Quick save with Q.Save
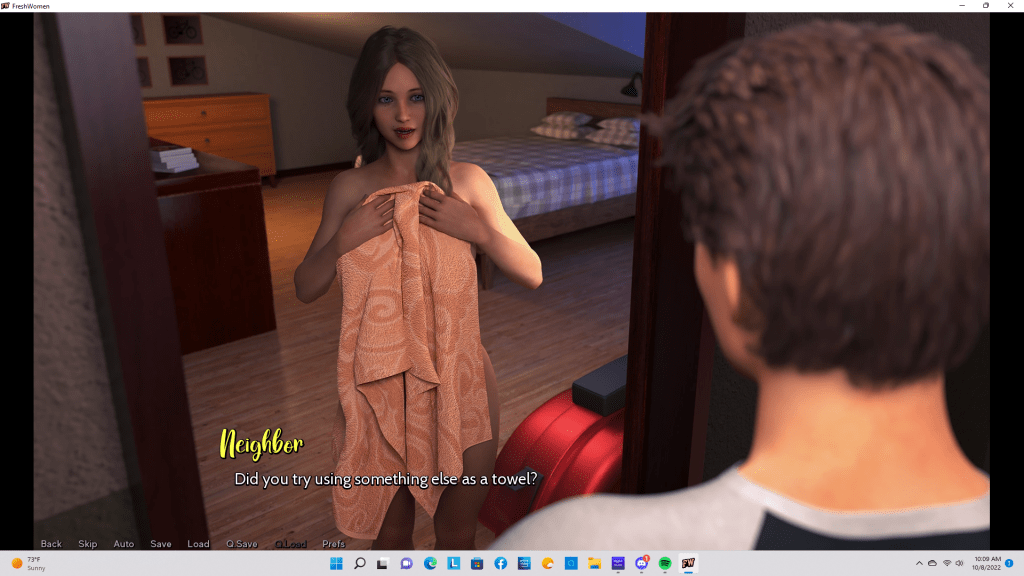 point(242,544)
